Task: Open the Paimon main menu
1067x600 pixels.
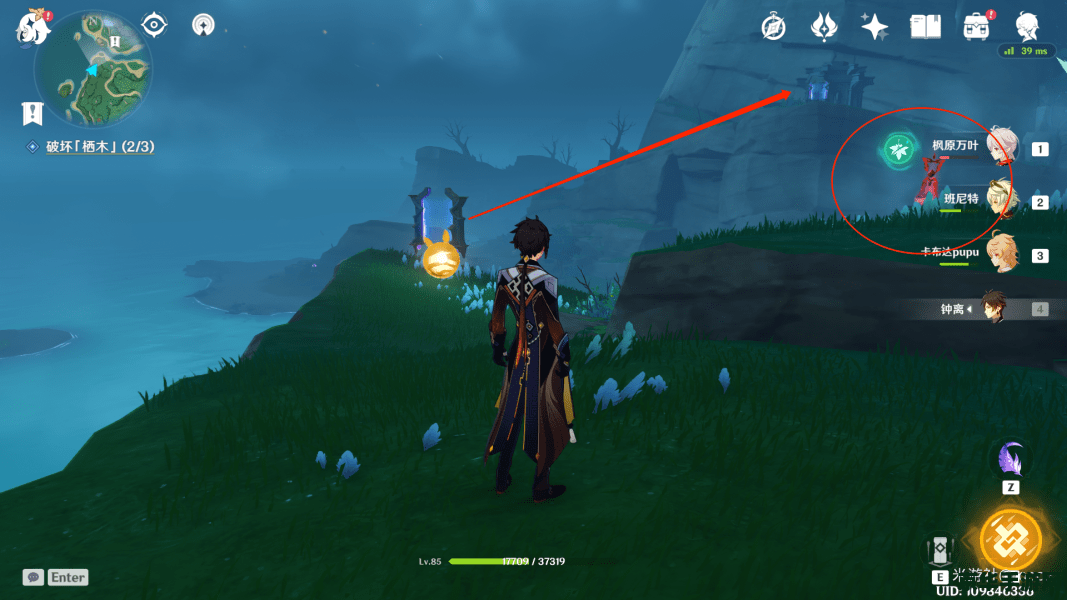Action: coord(32,27)
